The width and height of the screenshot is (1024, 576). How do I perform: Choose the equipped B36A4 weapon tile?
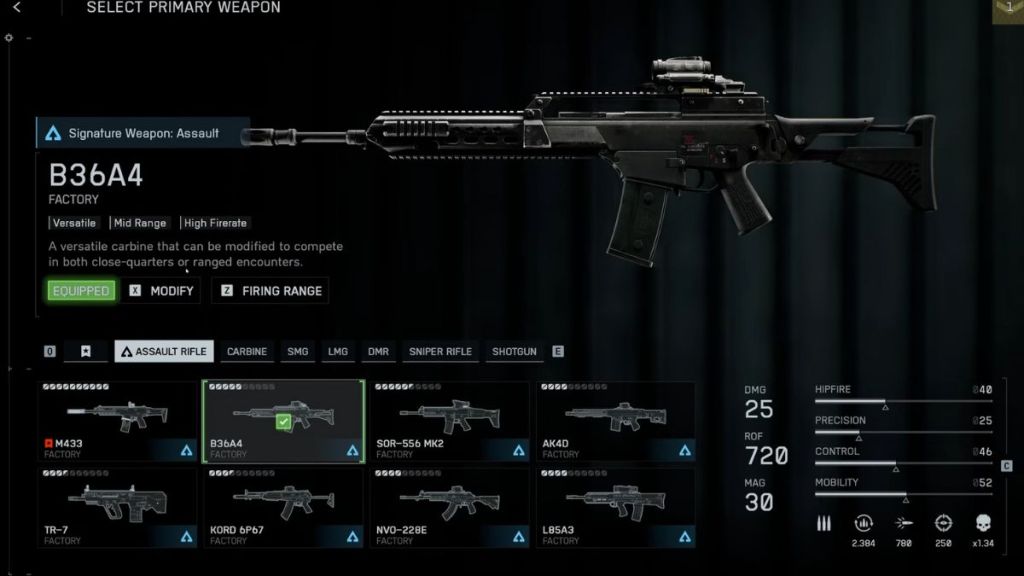283,421
